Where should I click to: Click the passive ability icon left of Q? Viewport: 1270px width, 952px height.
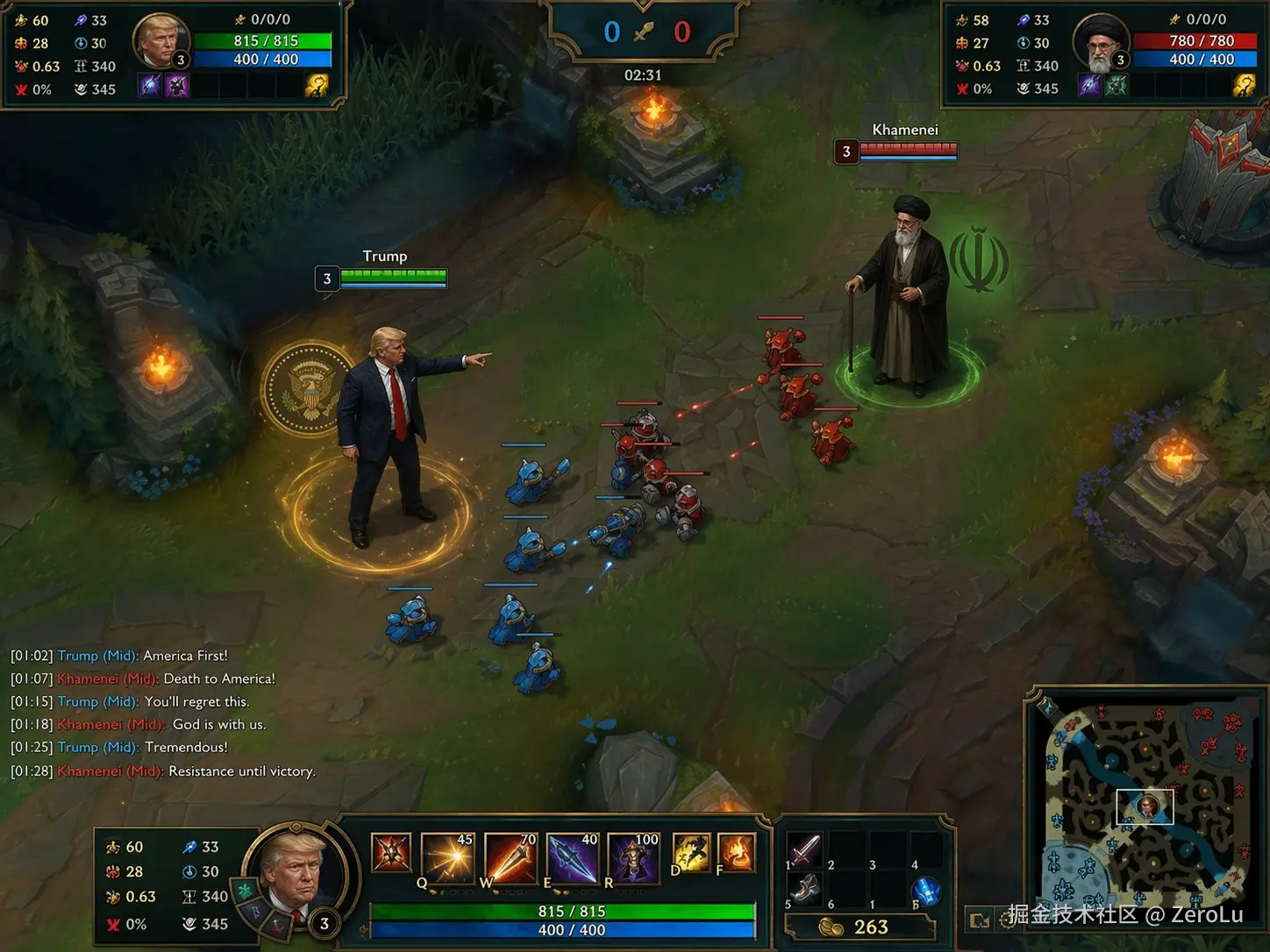[391, 853]
